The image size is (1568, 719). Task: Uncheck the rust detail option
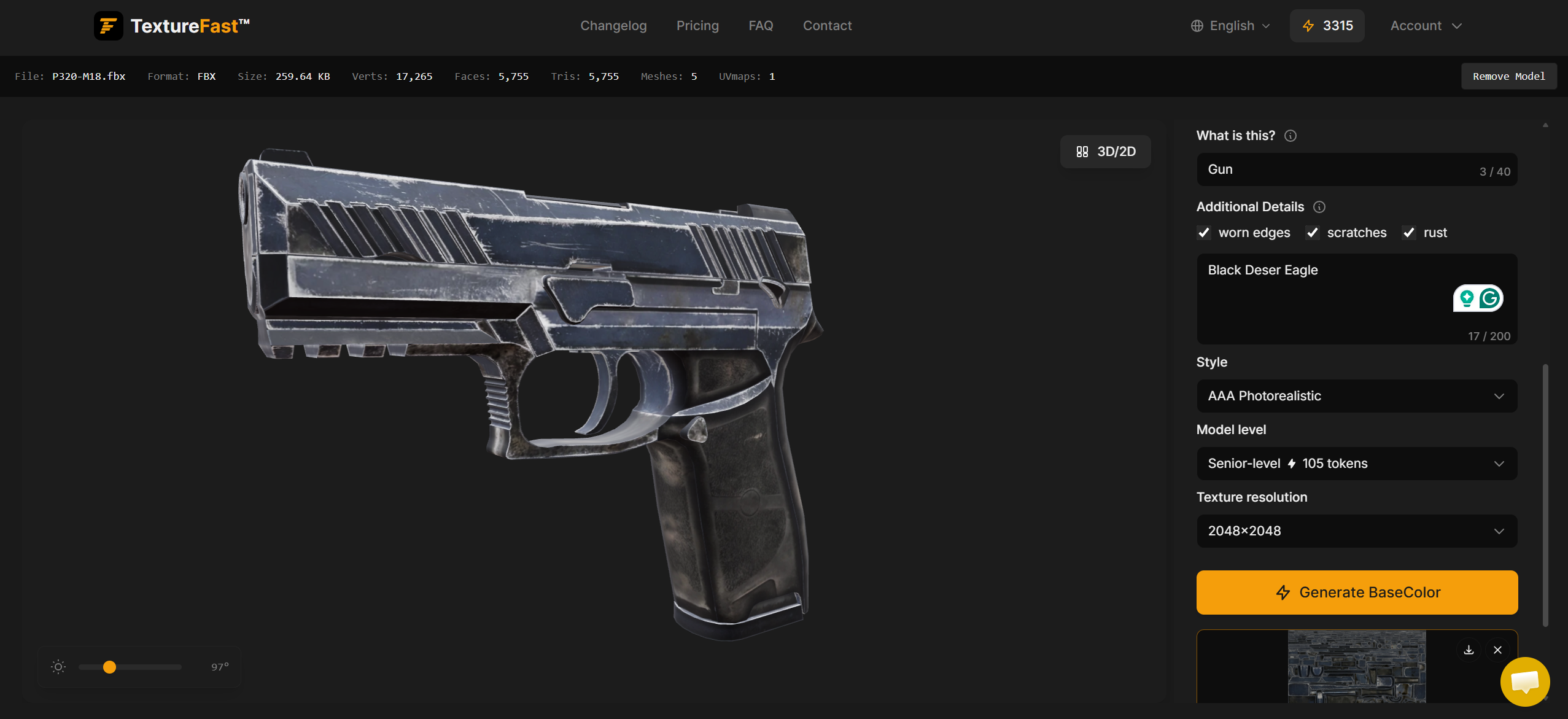(1409, 233)
